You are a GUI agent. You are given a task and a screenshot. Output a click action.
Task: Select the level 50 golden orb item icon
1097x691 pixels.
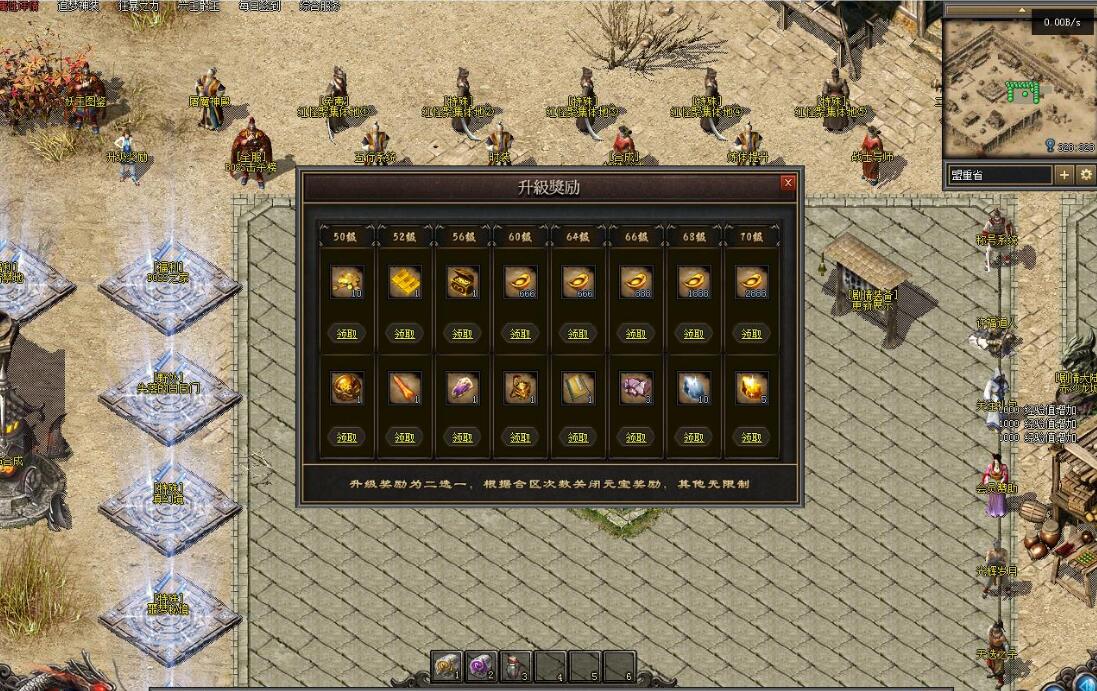click(346, 388)
